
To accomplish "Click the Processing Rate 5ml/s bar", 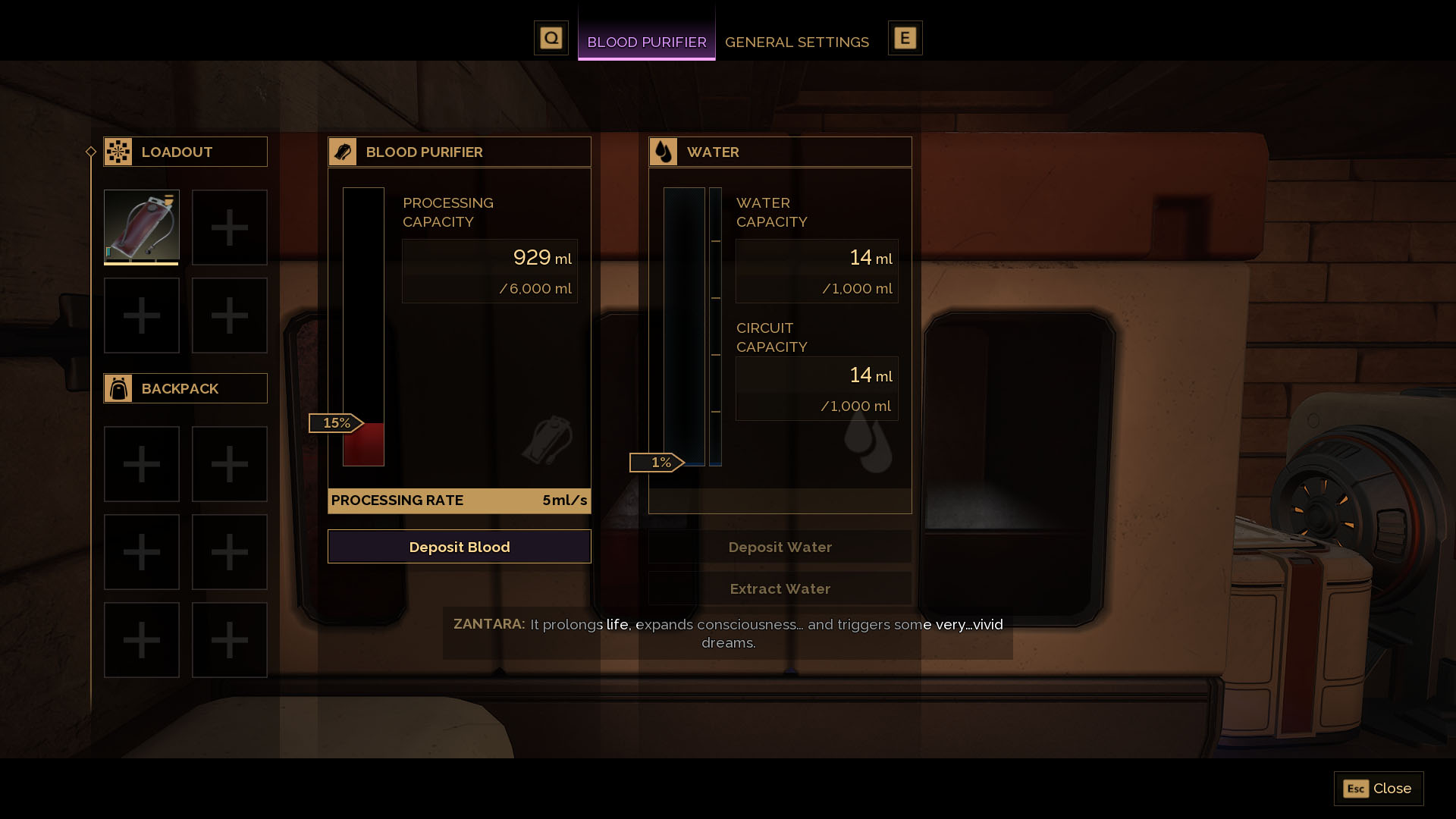I will click(x=459, y=500).
